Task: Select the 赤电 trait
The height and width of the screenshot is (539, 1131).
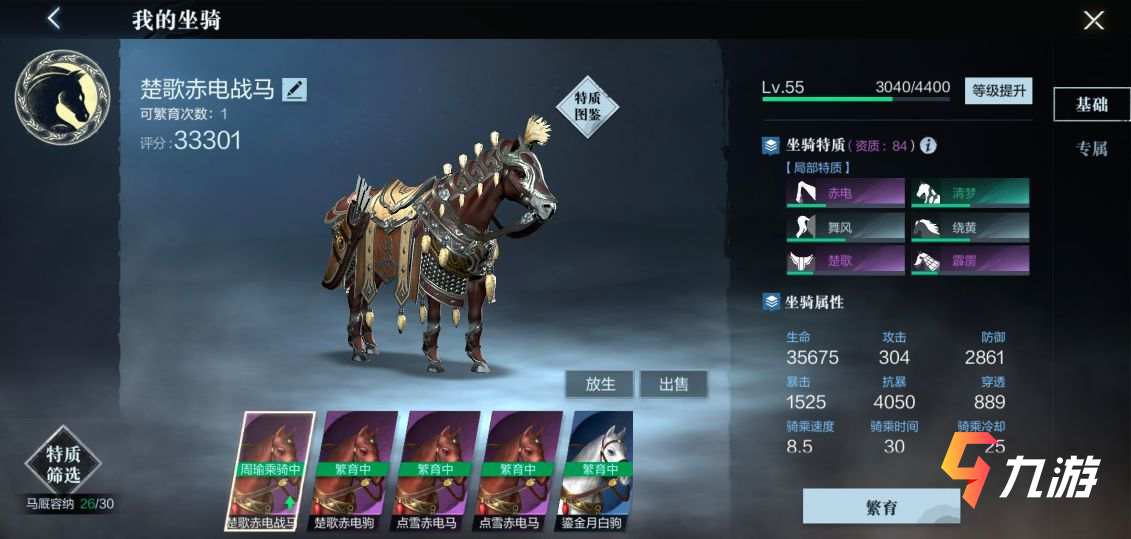Action: click(x=845, y=192)
